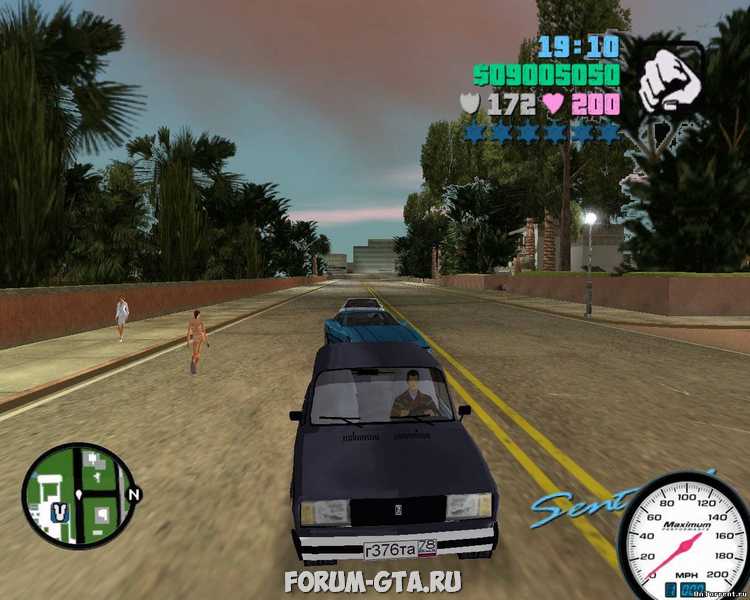Click the north N indicator on the radar
Screen dimensions: 750x600
click(135, 494)
